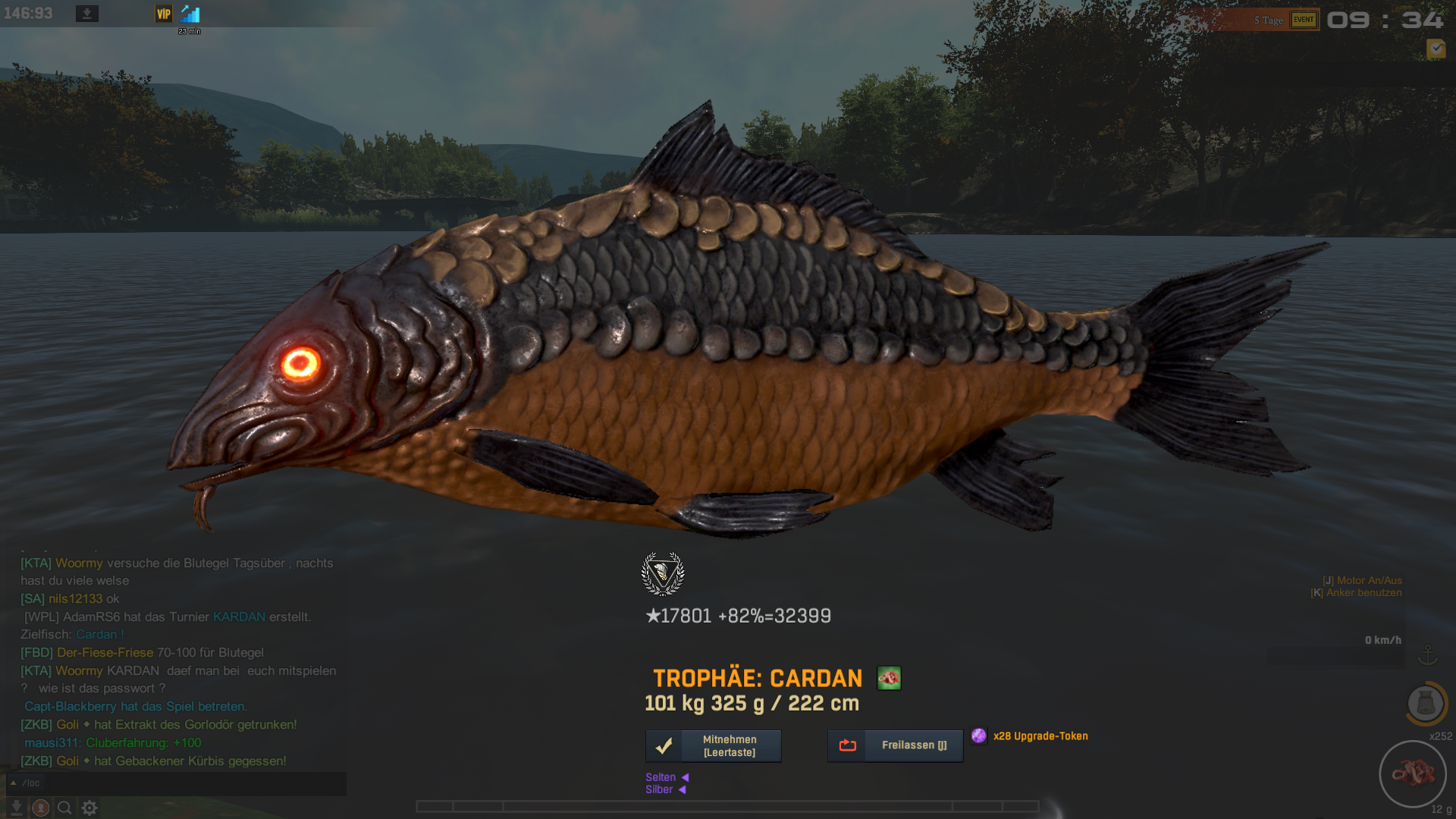Click the purple Upgrade-Token icon
Image resolution: width=1456 pixels, height=819 pixels.
979,736
